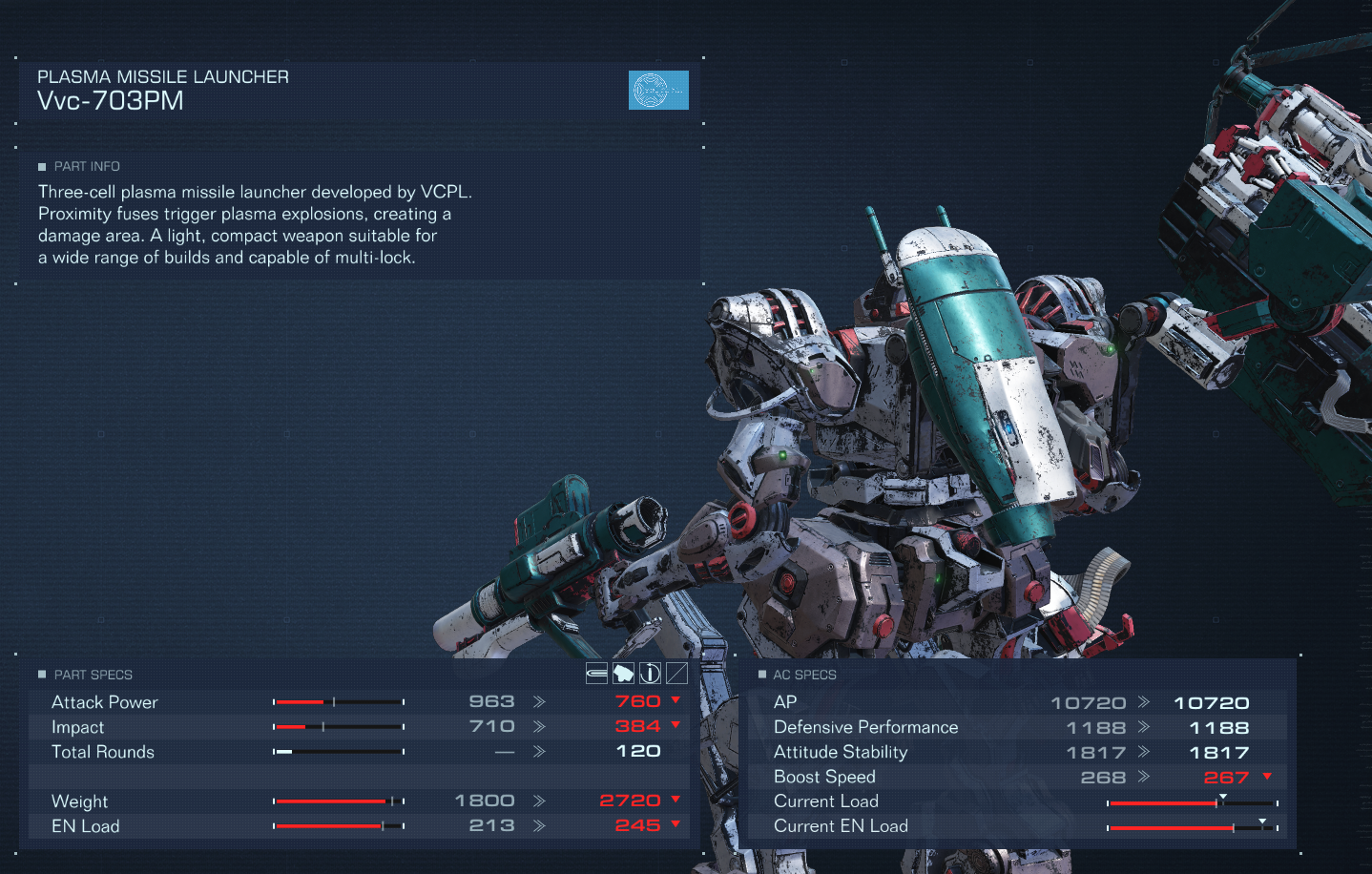Click the chevron arrows beside AP 10720

coord(1144,702)
